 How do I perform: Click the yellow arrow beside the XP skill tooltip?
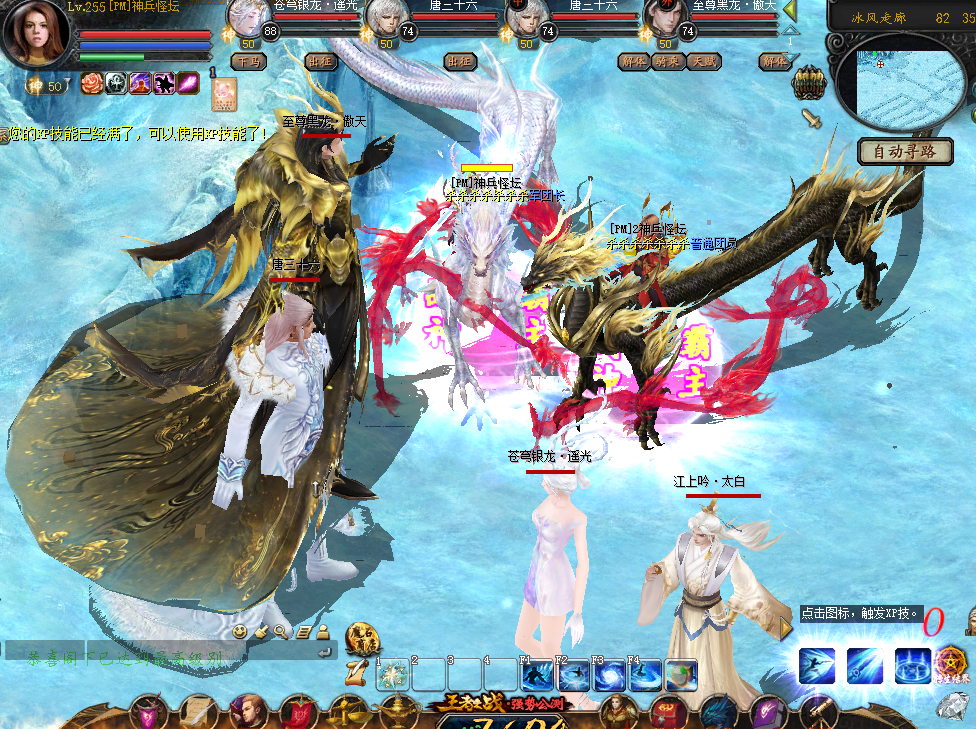click(786, 627)
